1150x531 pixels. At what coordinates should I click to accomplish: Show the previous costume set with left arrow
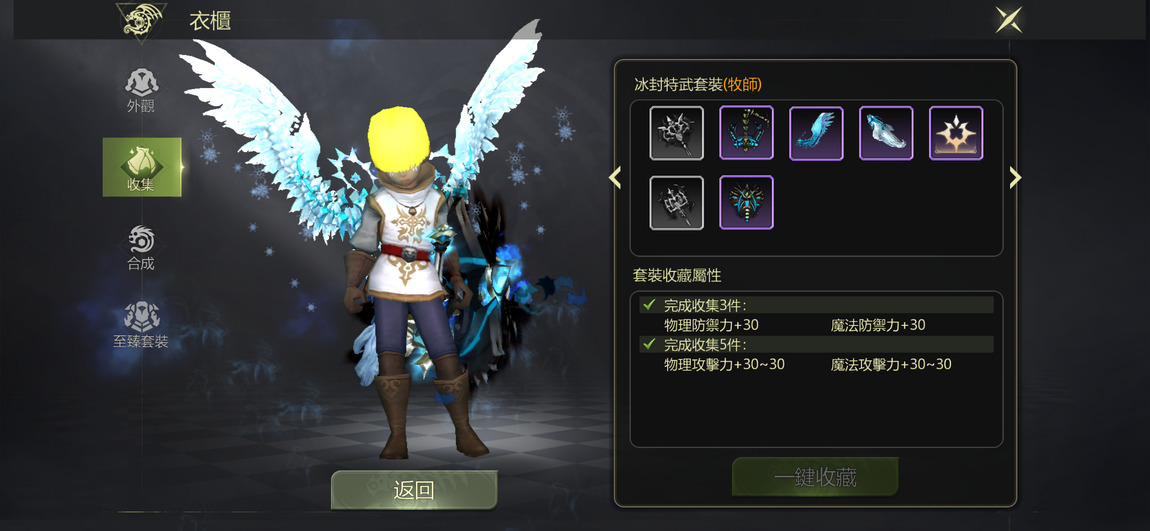615,178
